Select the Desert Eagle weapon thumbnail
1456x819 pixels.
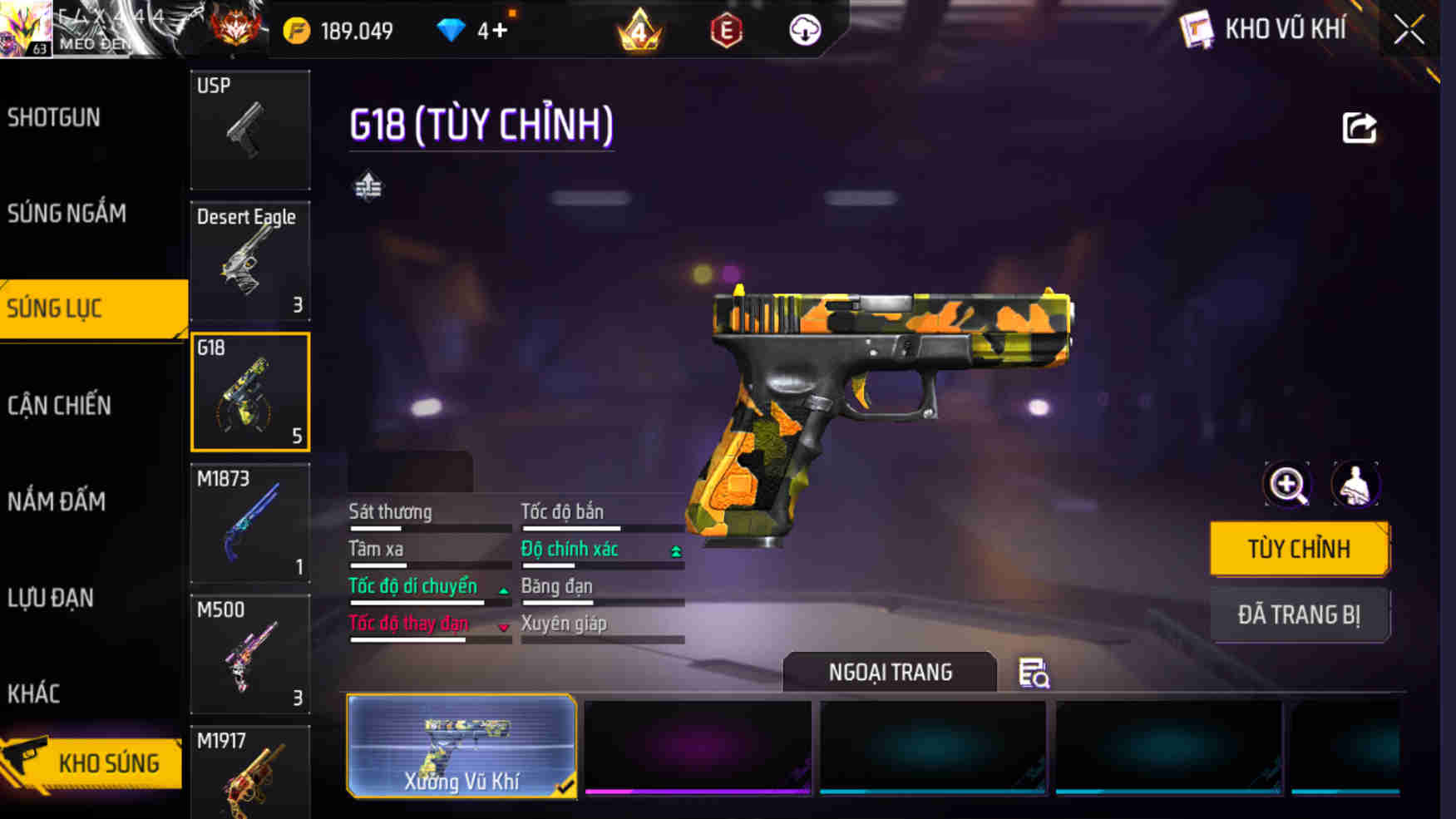[x=249, y=262]
